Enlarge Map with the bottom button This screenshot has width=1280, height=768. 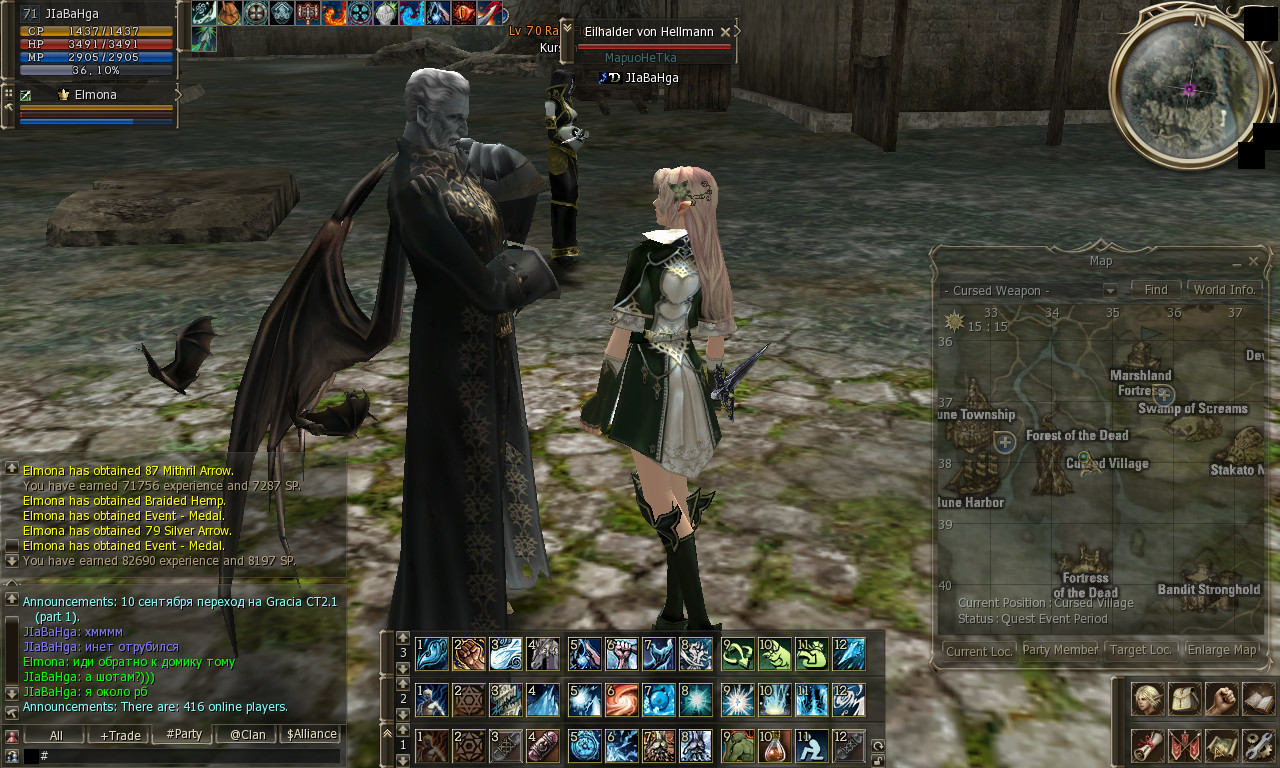coord(1222,650)
